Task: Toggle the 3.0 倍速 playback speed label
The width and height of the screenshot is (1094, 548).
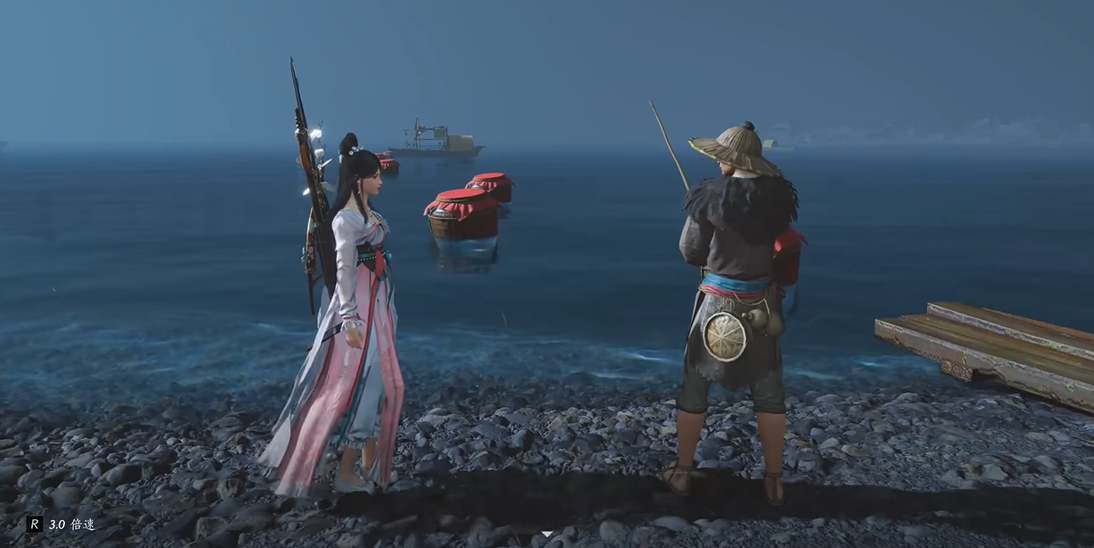Action: 70,524
